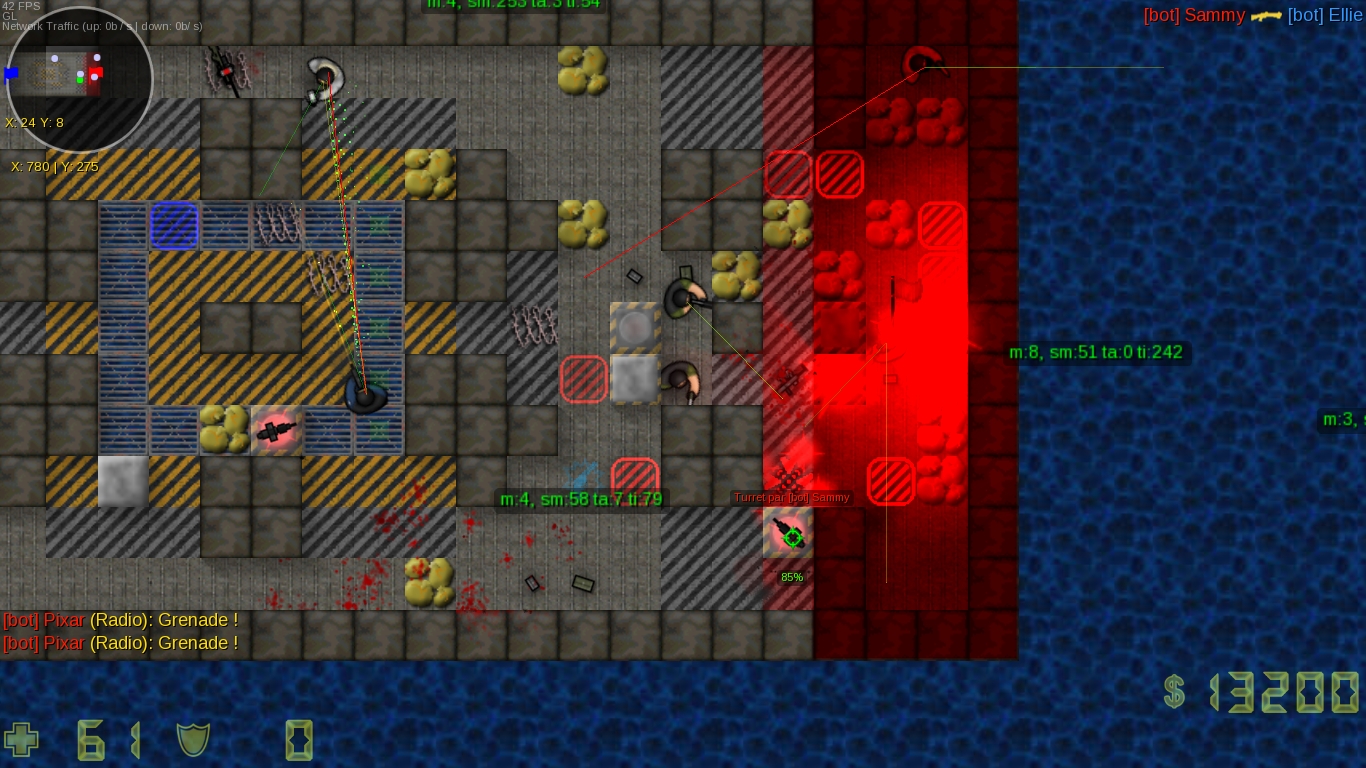This screenshot has width=1366, height=768.
Task: Click the circular radar minimap
Action: click(x=79, y=79)
